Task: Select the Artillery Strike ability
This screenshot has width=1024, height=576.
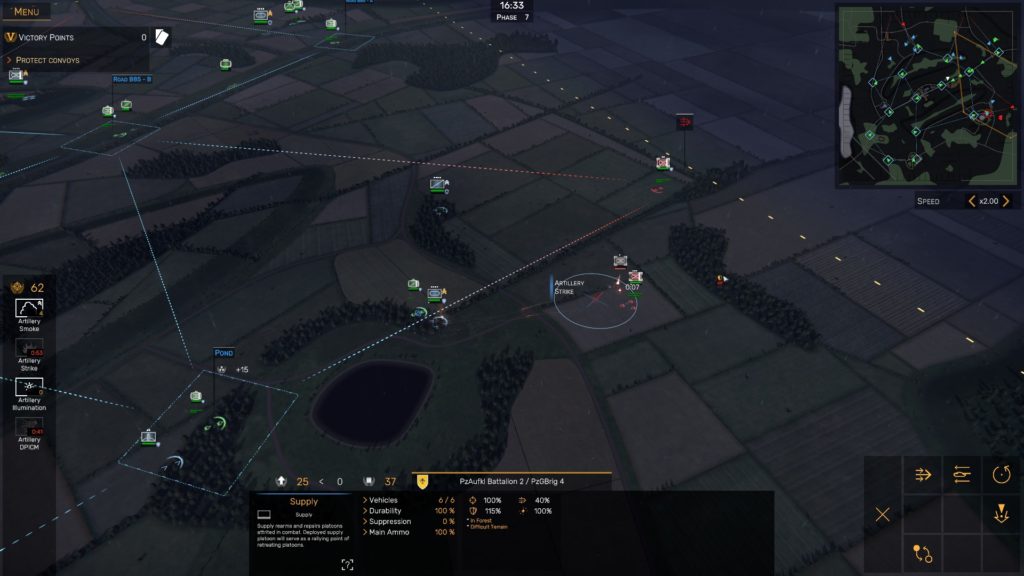Action: point(29,352)
